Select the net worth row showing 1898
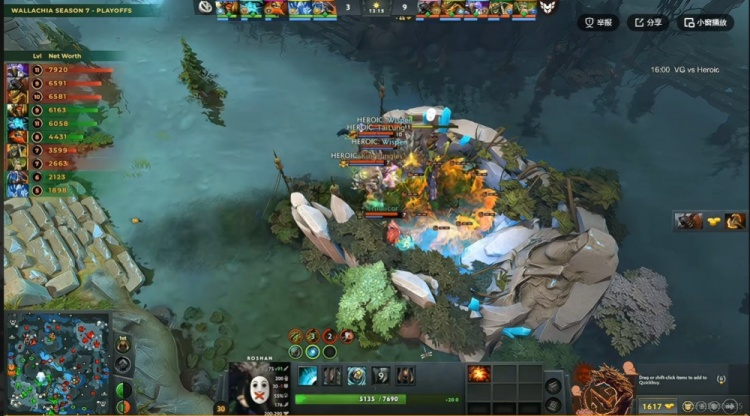Screen dimensions: 750x416 tap(50, 190)
